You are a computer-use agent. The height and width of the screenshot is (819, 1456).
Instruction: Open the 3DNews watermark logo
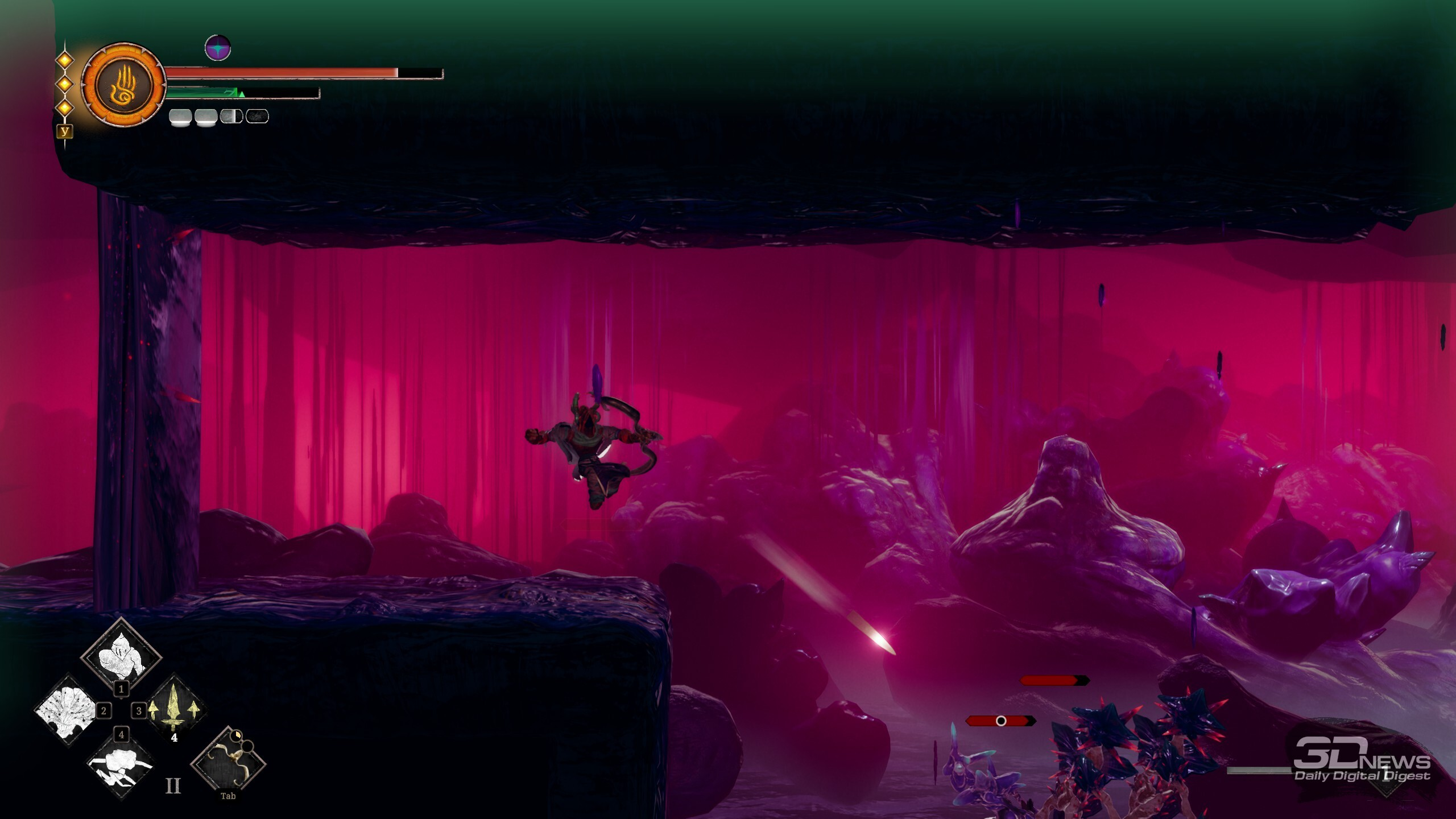[x=1362, y=760]
